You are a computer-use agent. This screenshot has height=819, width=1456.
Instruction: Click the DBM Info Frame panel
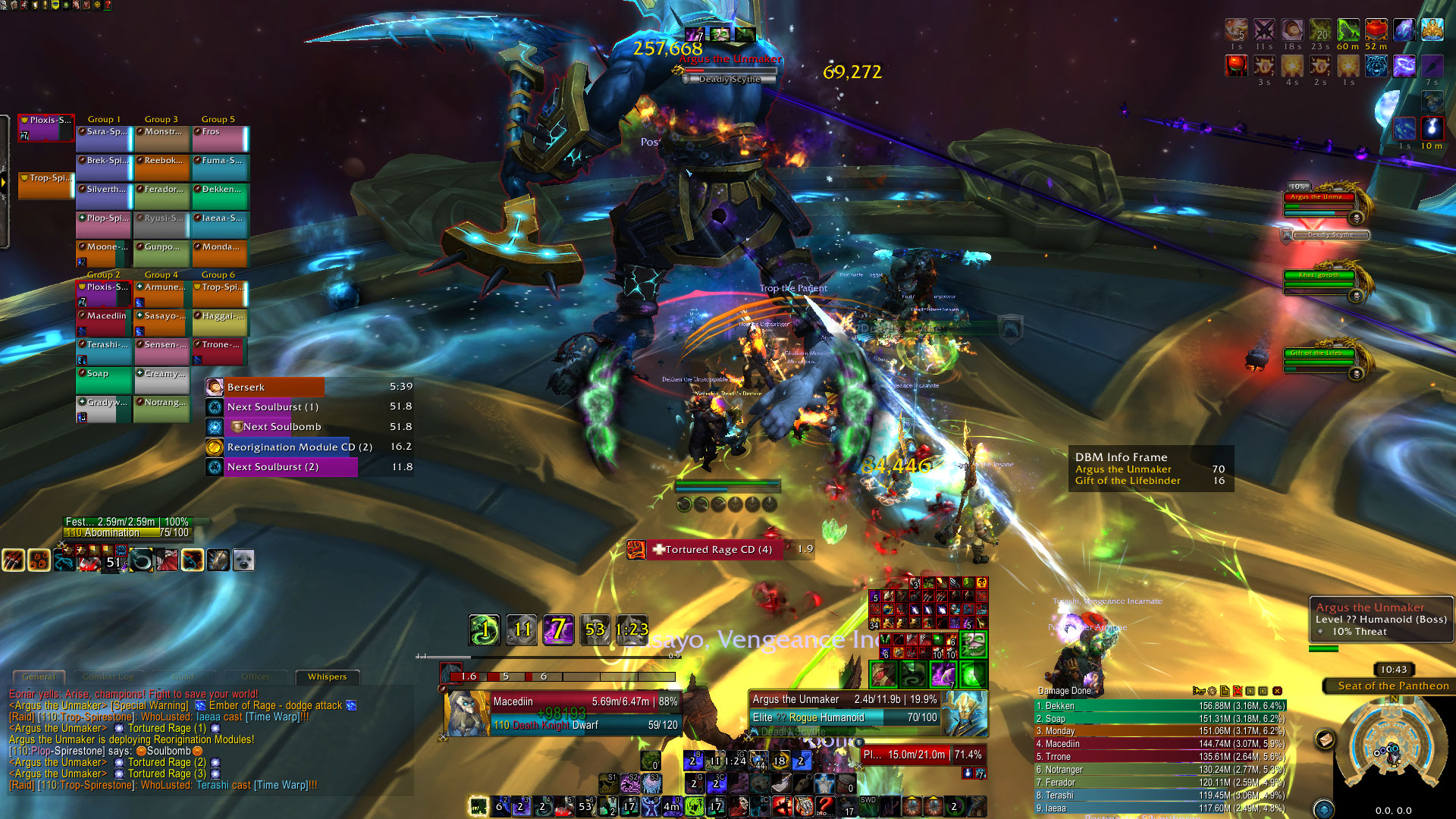point(1150,469)
